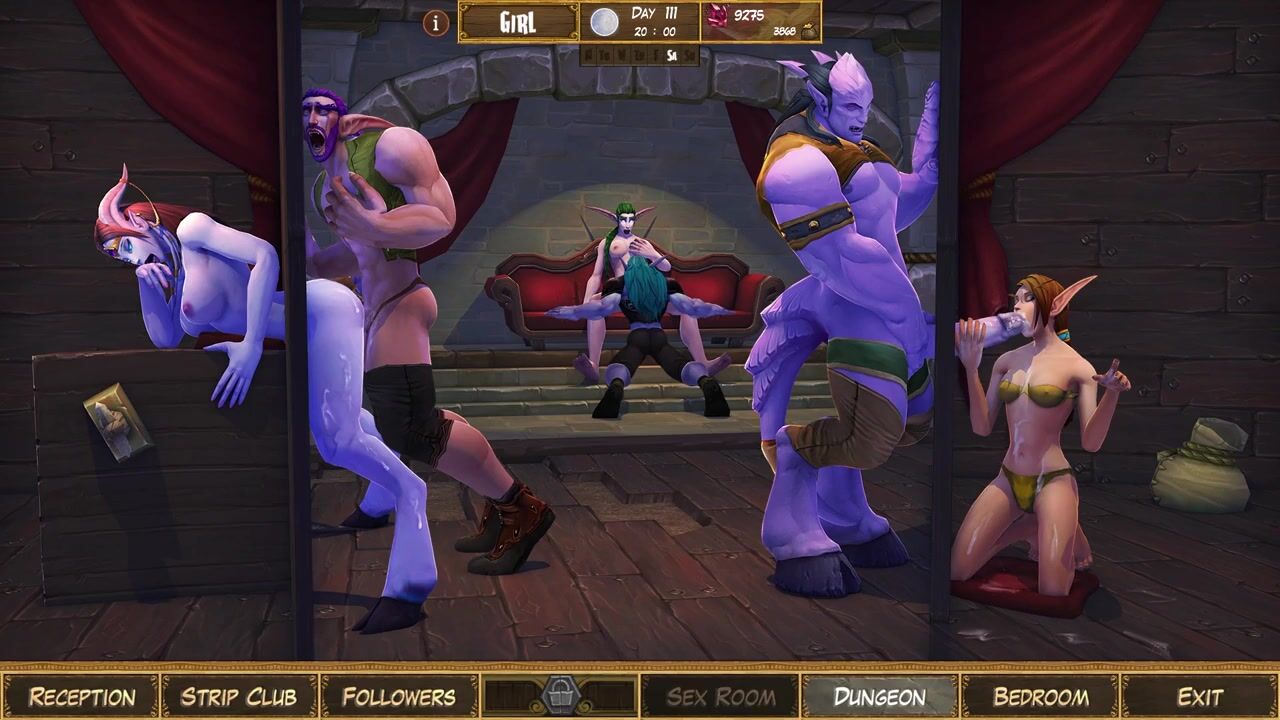Image resolution: width=1280 pixels, height=720 pixels.
Task: Show the Followers screen
Action: pyautogui.click(x=399, y=696)
